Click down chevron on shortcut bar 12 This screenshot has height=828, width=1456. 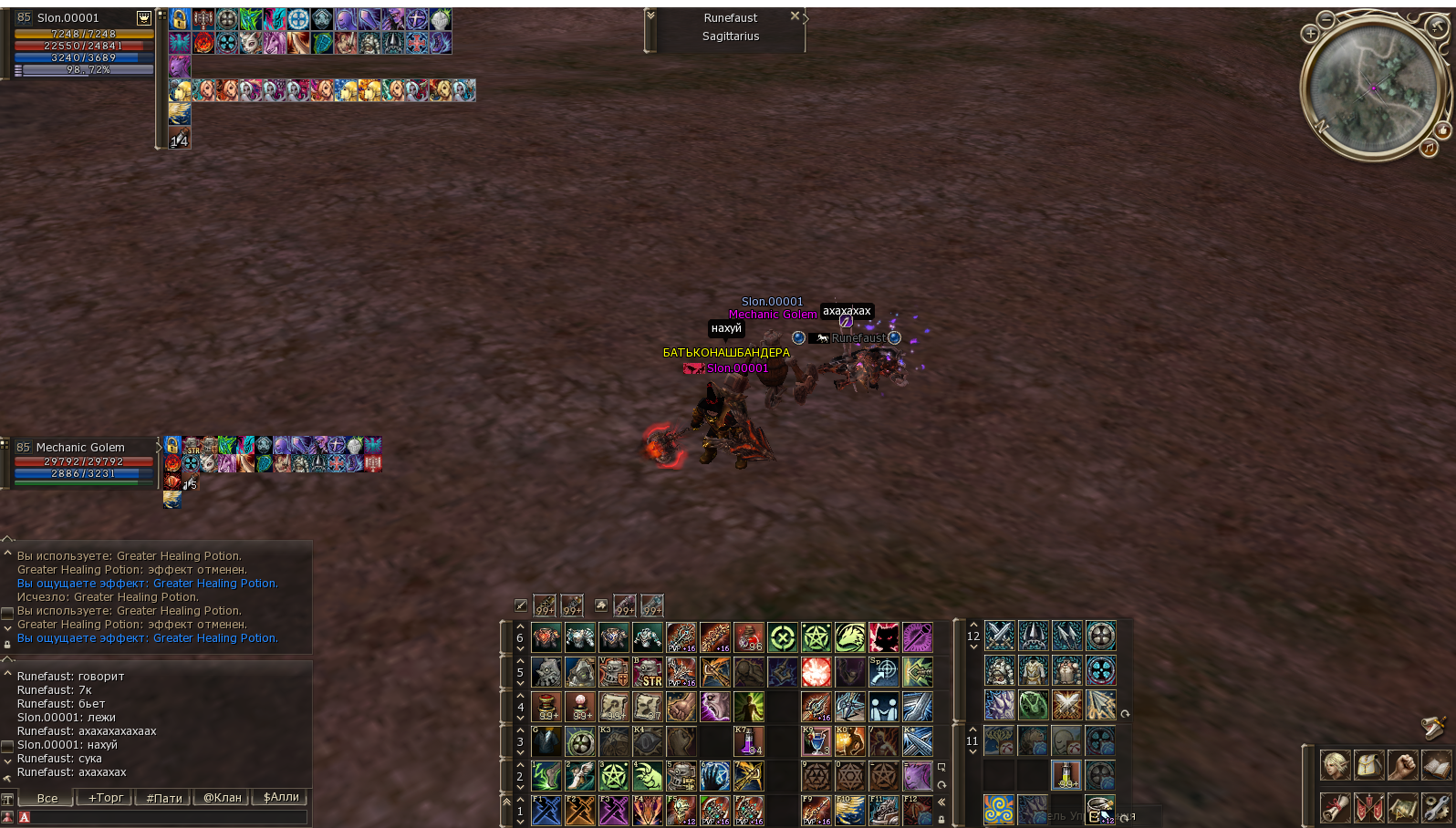(x=973, y=646)
